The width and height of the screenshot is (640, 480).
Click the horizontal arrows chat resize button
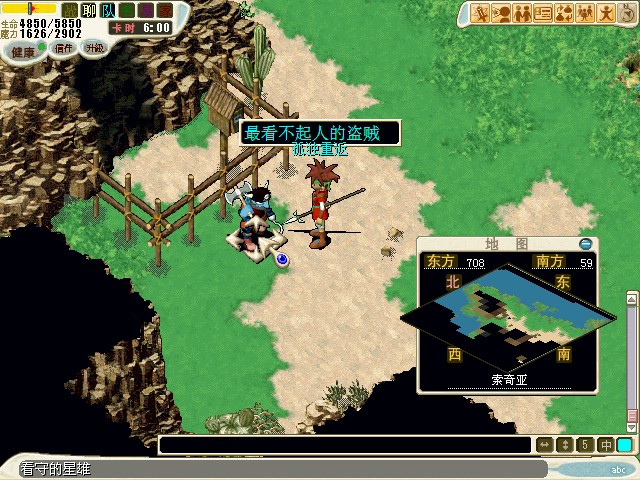(545, 445)
